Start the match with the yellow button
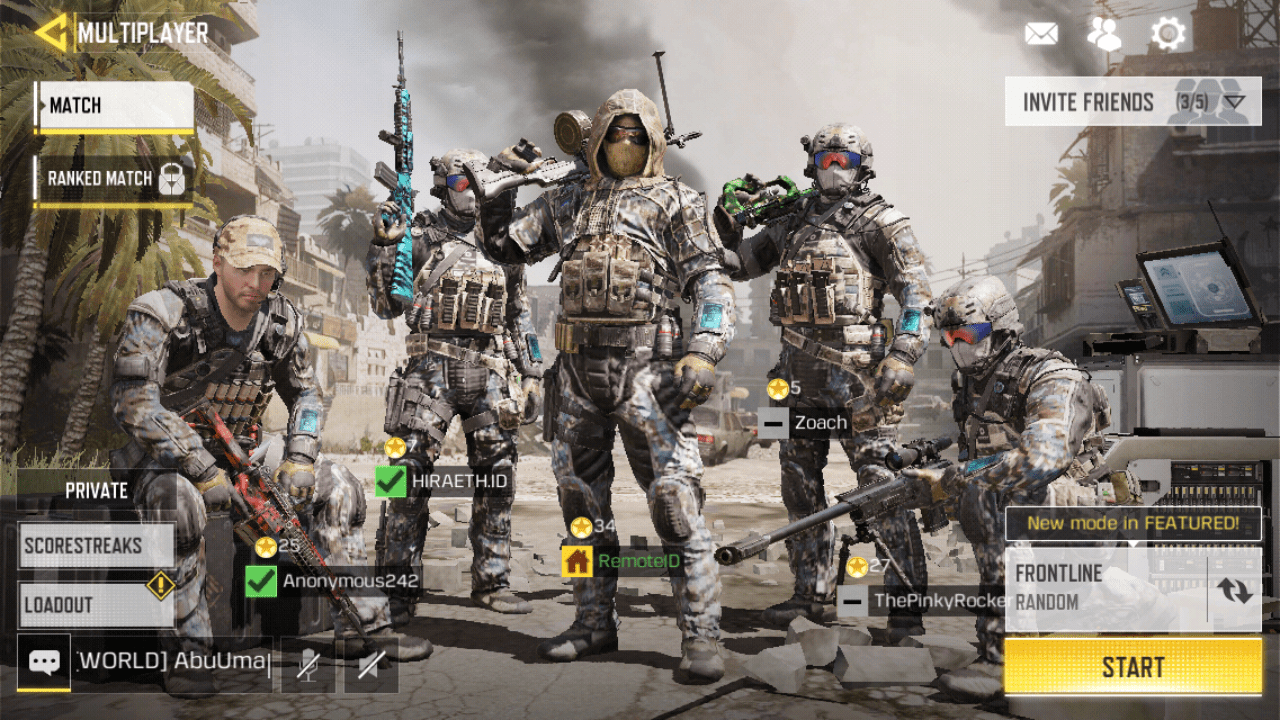 point(1133,667)
